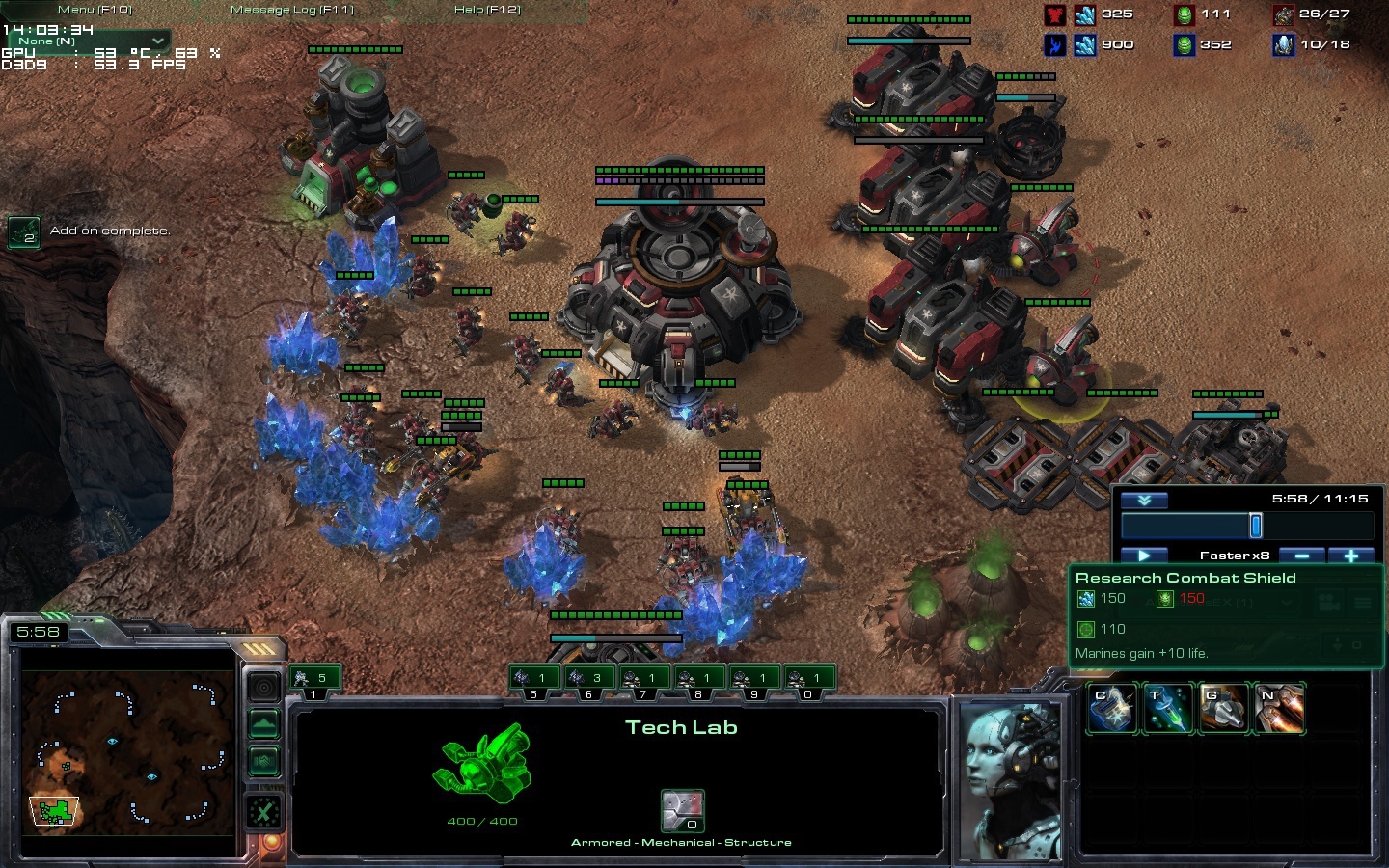The image size is (1389, 868).
Task: Choose the Stimpack research syringe icon
Action: 1167,708
